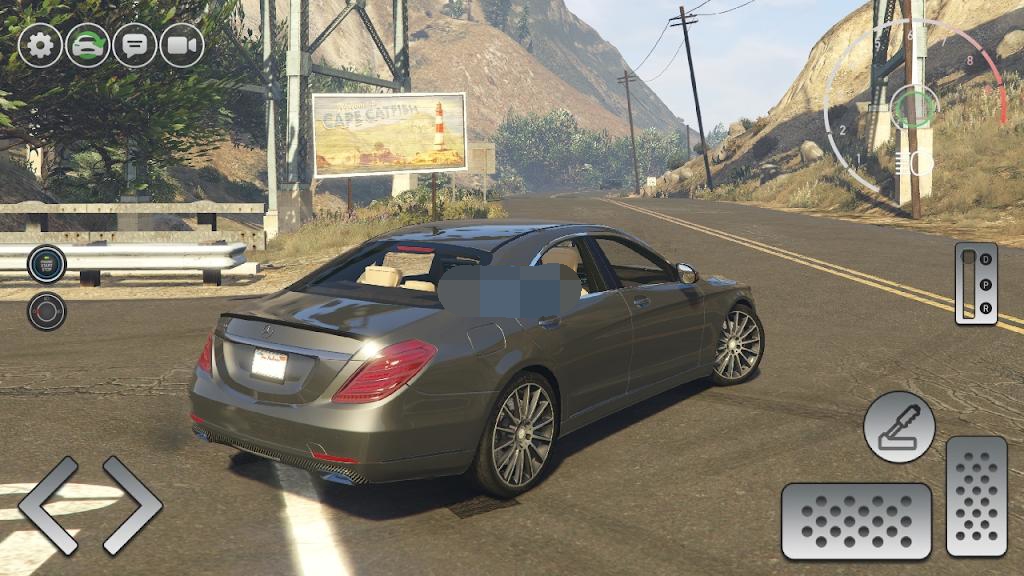Engage the handbrake lever button
This screenshot has width=1024, height=576.
(x=899, y=427)
